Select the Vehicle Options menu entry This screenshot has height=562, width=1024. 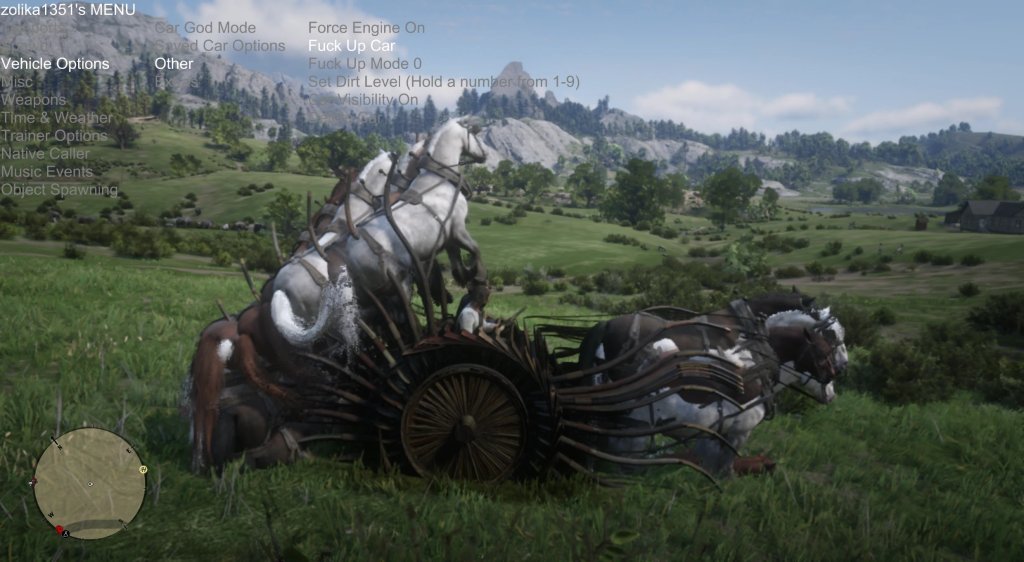click(55, 64)
